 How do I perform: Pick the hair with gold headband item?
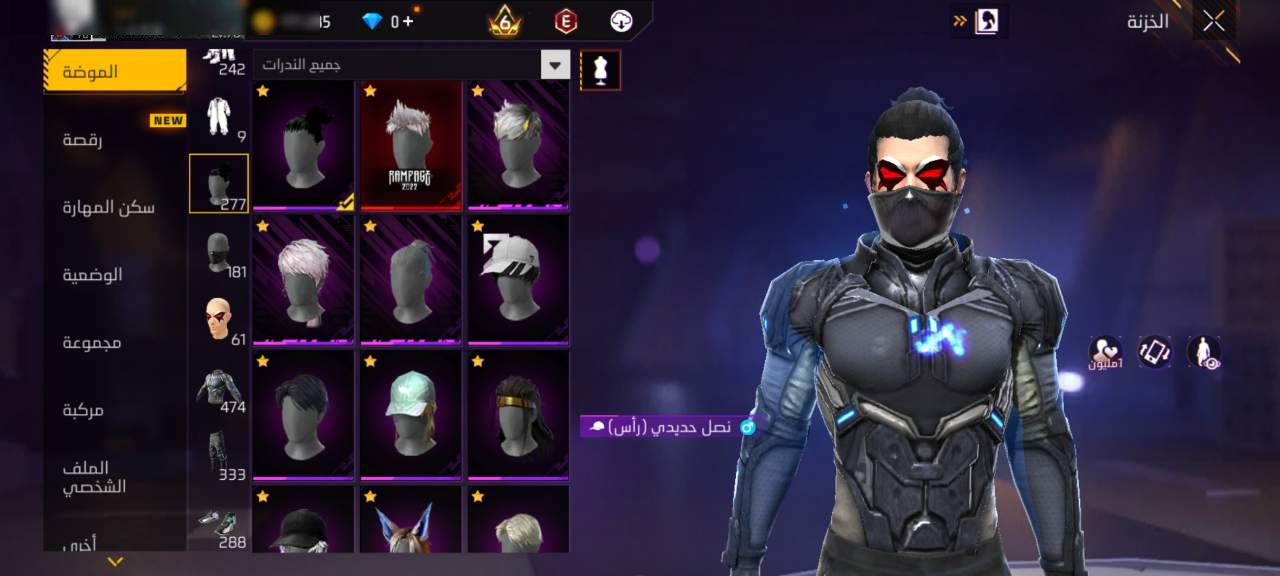[518, 415]
